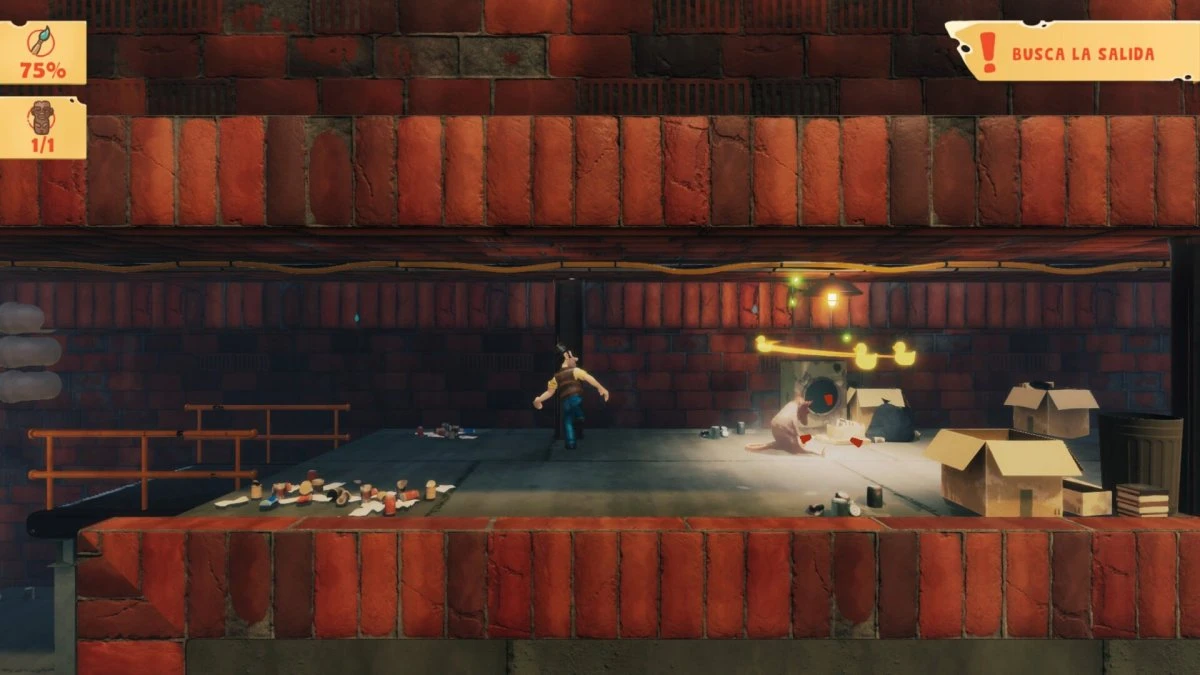
Task: Click the totem collectible icon
Action: click(x=43, y=117)
